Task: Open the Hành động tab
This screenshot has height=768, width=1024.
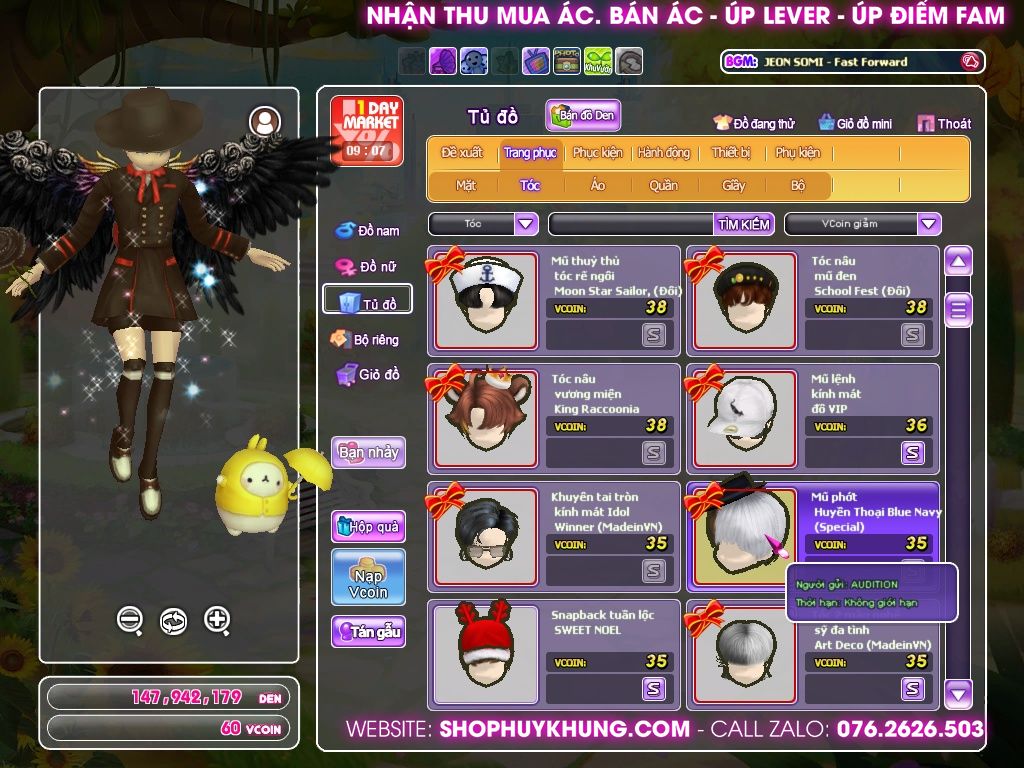Action: tap(664, 153)
